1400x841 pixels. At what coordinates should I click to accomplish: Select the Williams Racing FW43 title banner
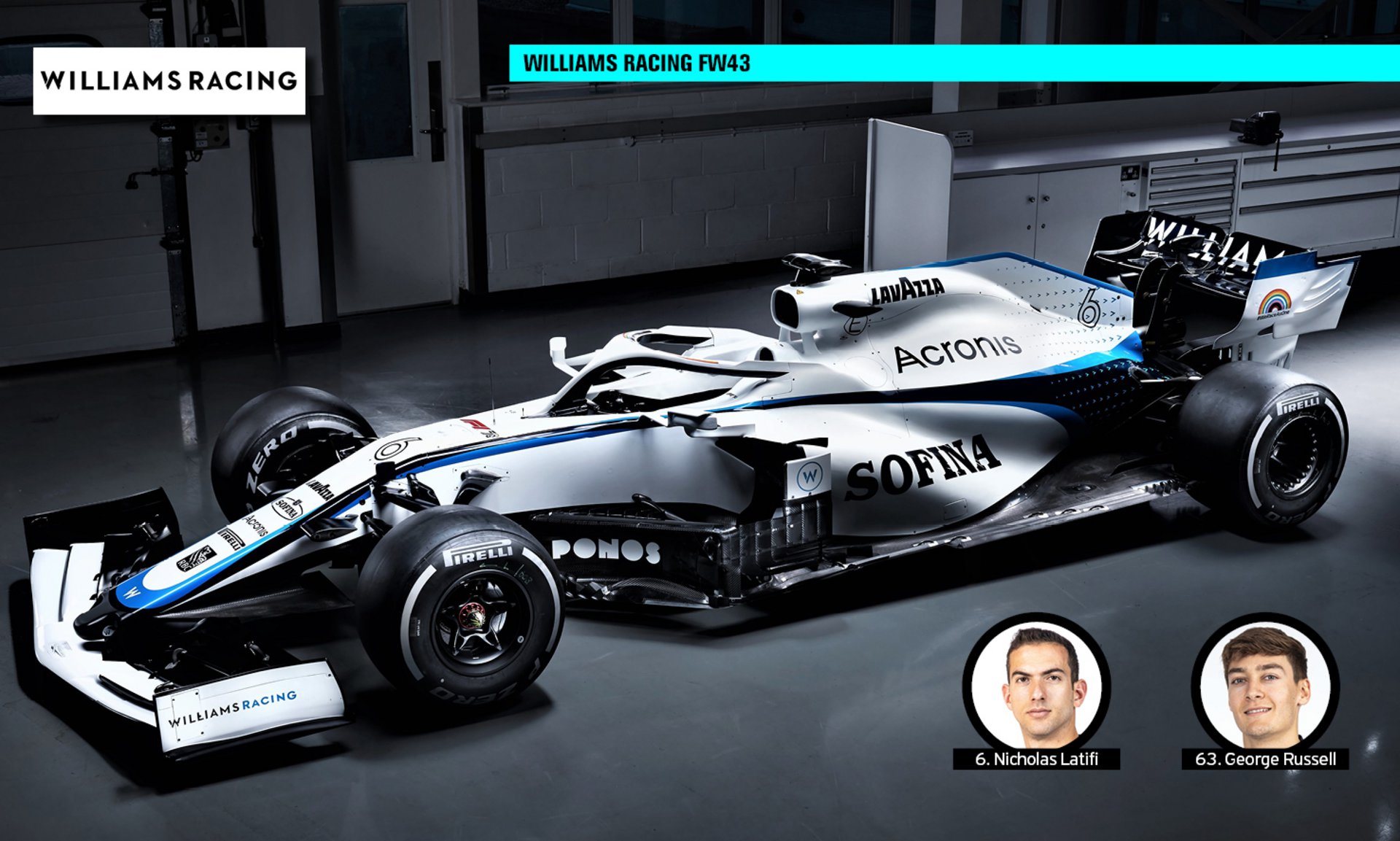pos(953,63)
